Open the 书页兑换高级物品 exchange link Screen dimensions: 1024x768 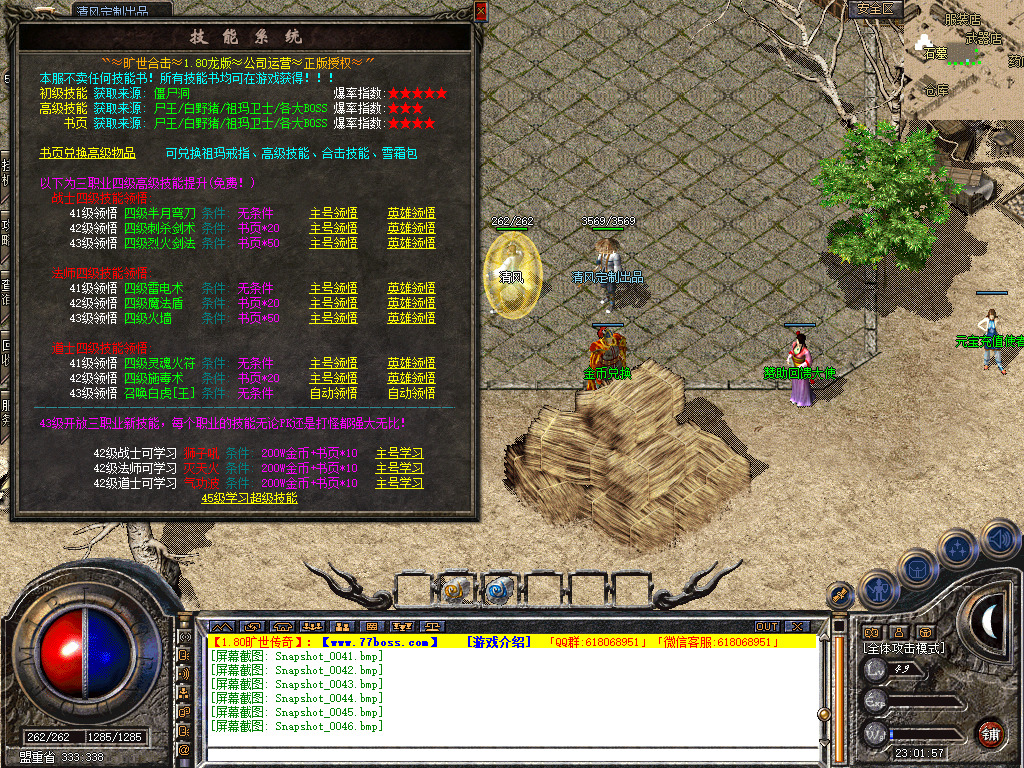pyautogui.click(x=87, y=154)
